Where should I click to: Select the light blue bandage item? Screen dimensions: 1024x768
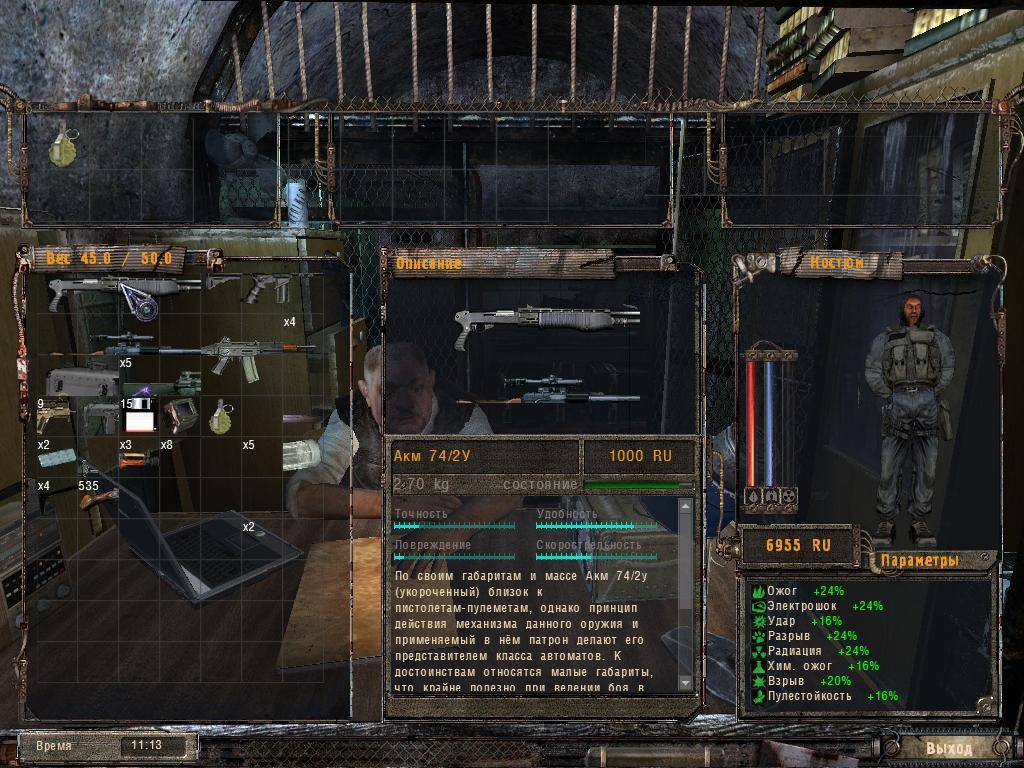[56, 459]
